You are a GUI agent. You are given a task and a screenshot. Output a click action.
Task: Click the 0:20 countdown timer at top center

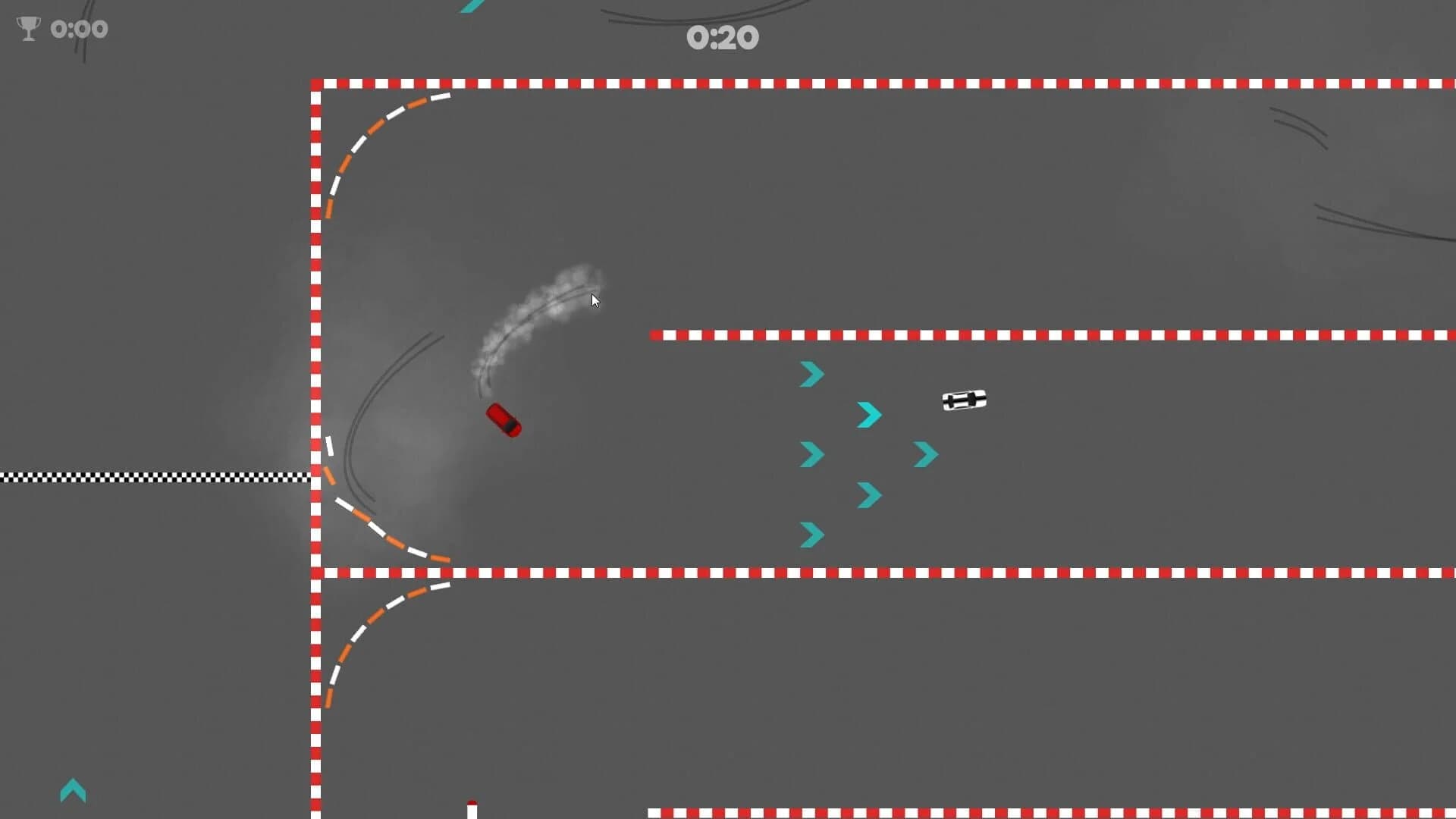pos(723,36)
